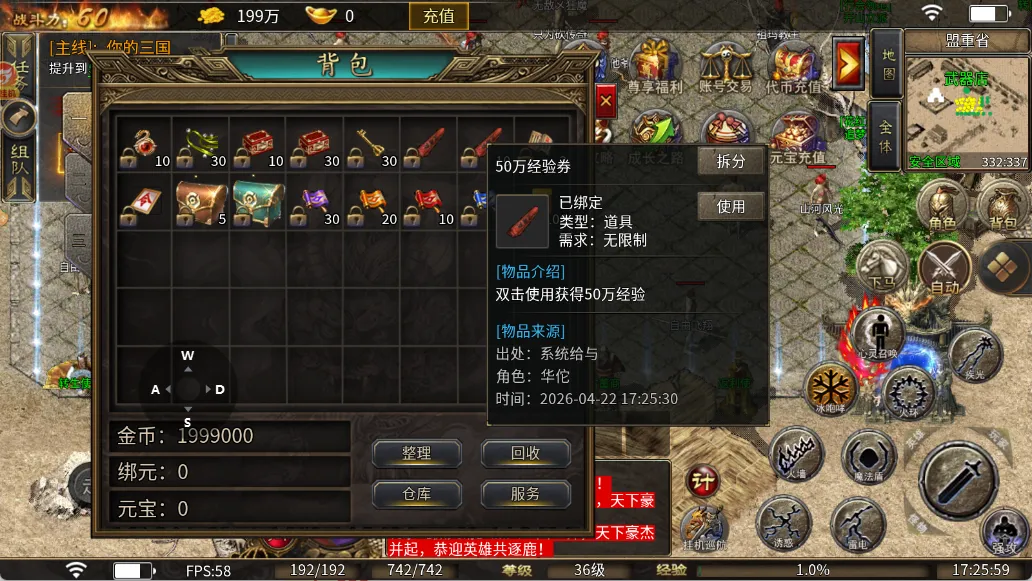The image size is (1032, 581).
Task: Open the 充值 recharge button at top
Action: (x=438, y=16)
